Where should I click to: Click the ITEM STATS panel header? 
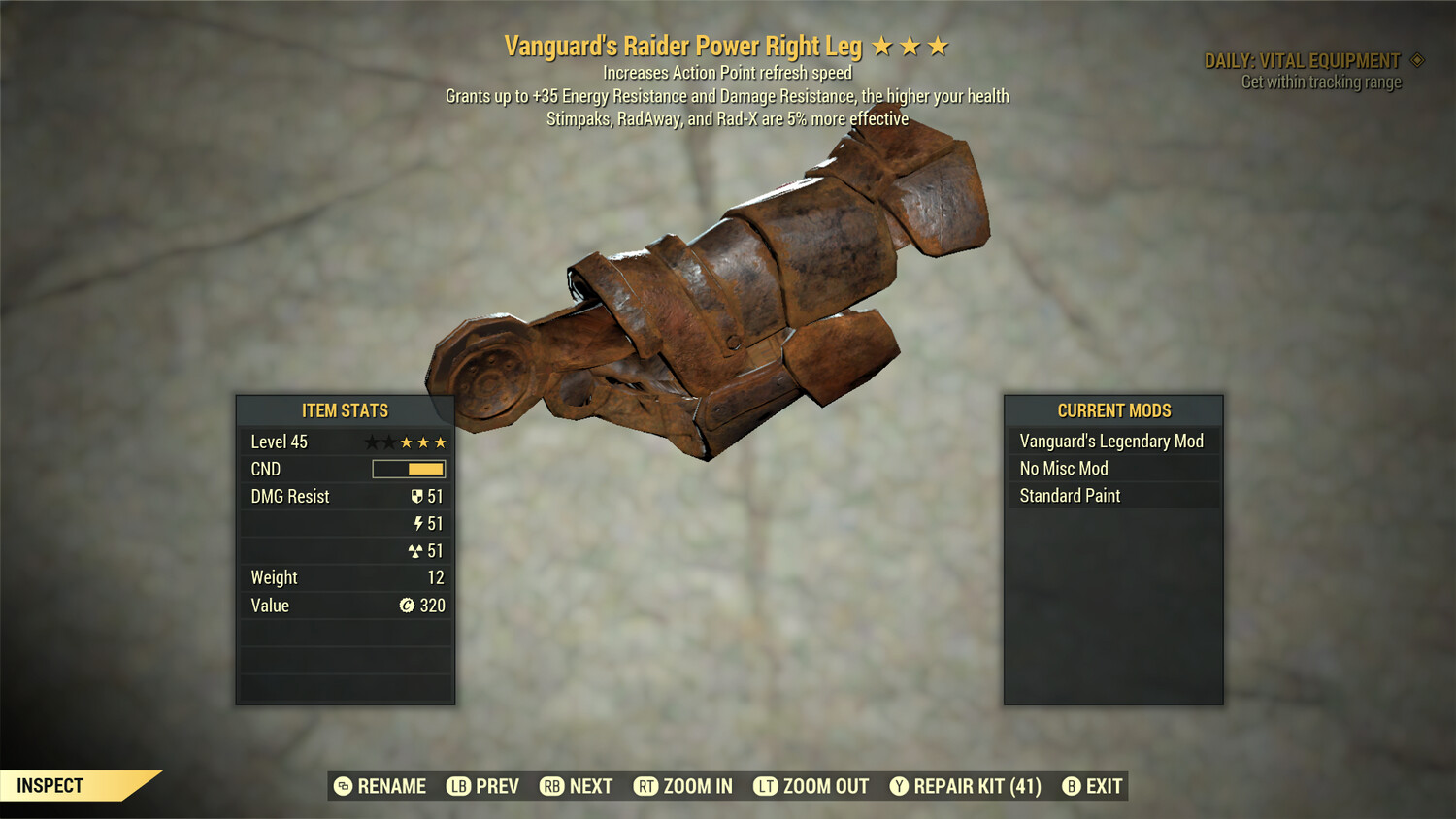[345, 409]
